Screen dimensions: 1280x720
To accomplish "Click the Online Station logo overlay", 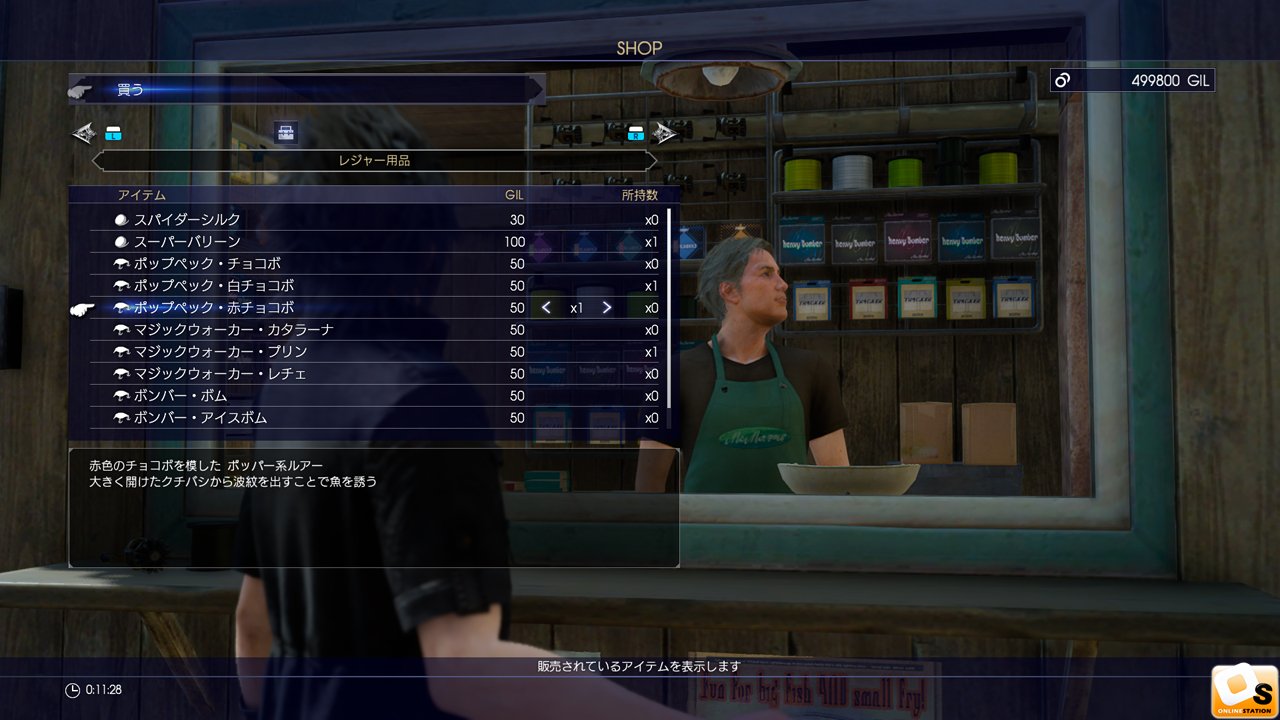I will coord(1244,691).
